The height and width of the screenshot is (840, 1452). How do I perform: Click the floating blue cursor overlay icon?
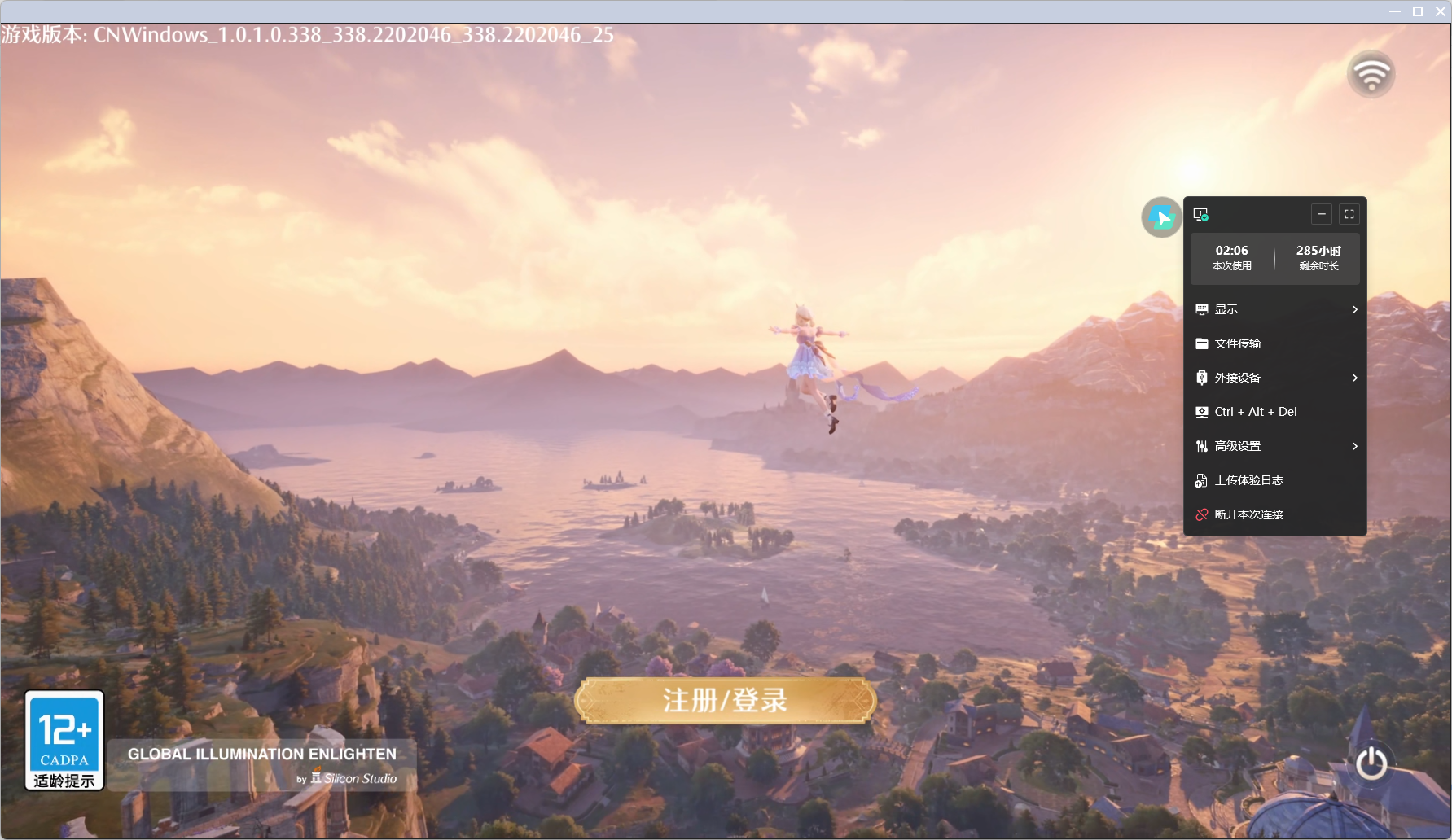tap(1161, 217)
